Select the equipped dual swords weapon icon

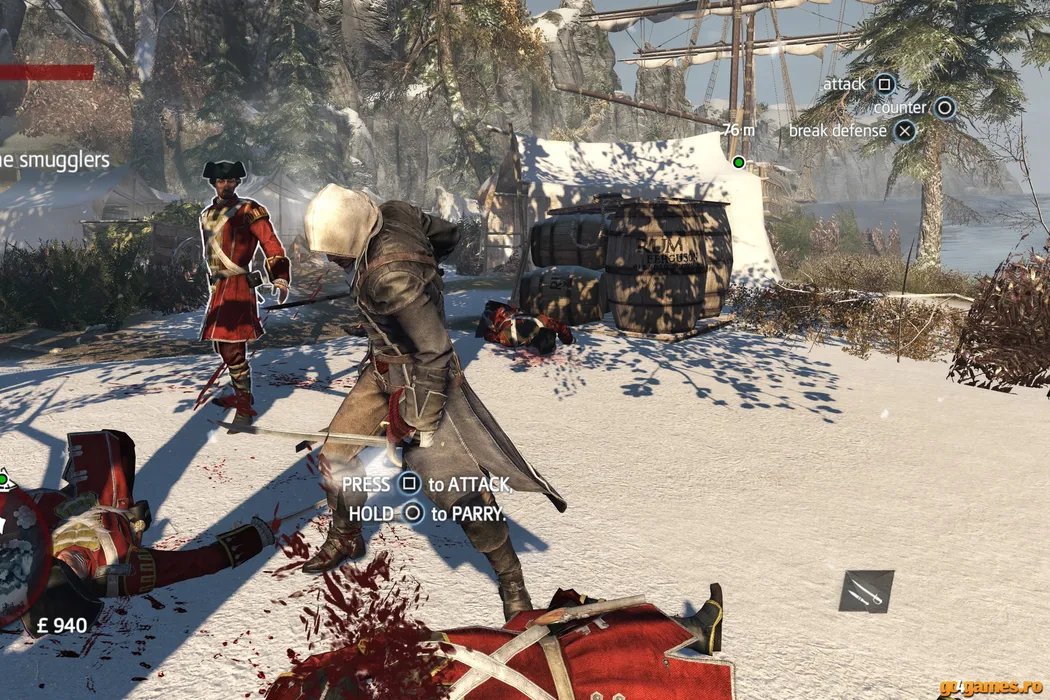point(866,591)
